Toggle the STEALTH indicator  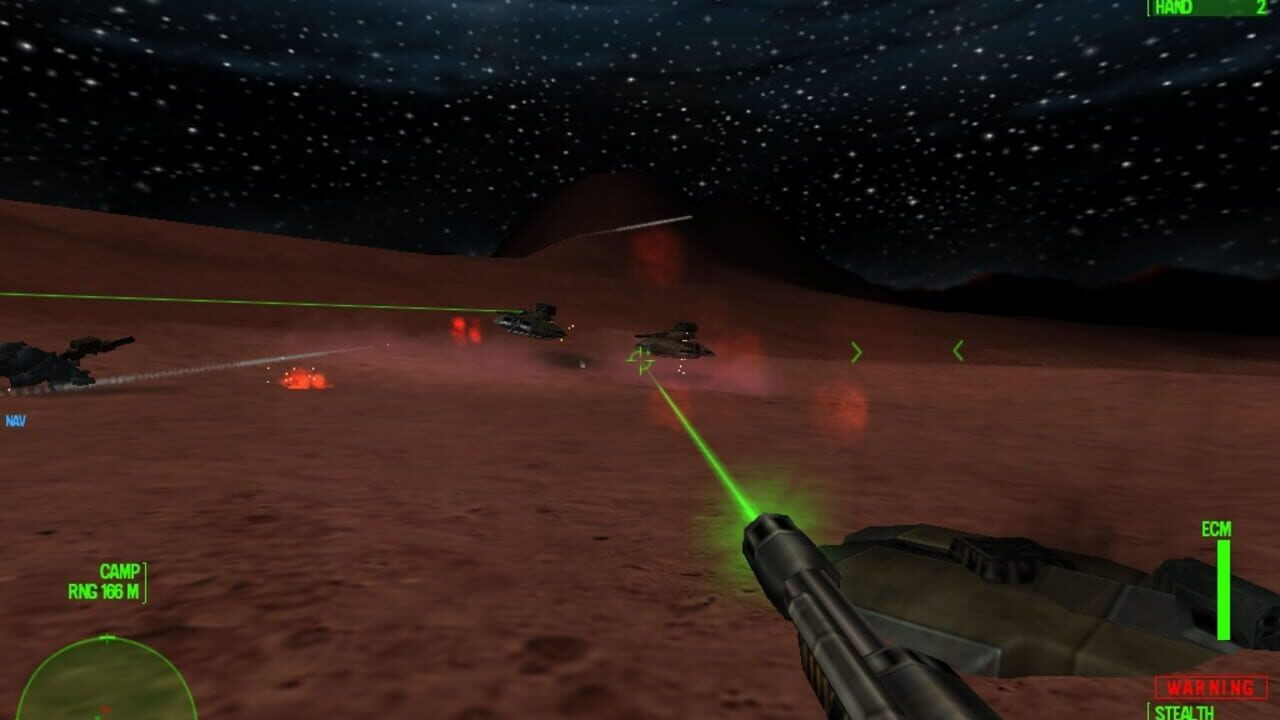1185,712
